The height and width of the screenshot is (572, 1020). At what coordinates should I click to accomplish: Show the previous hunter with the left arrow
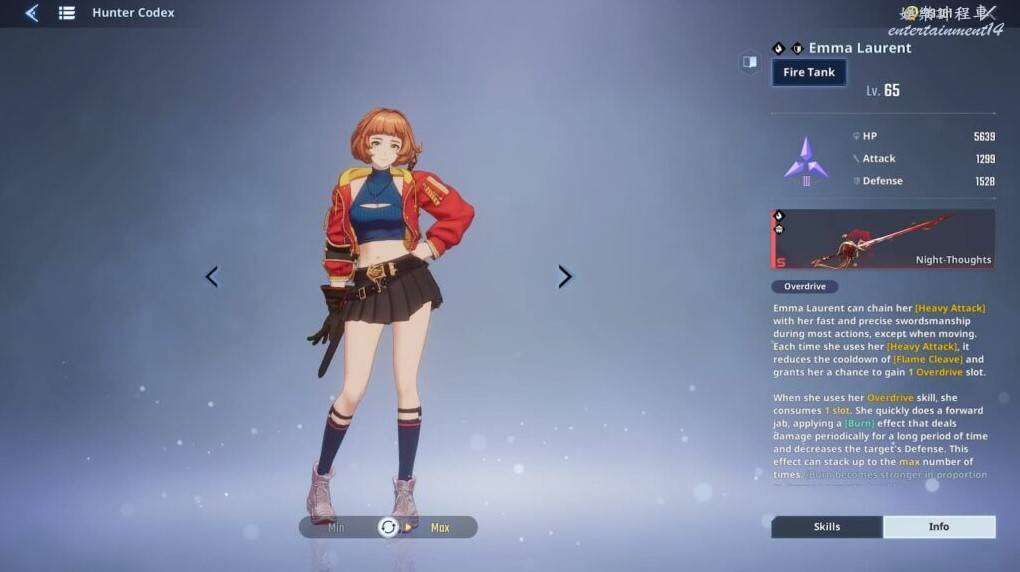(211, 277)
